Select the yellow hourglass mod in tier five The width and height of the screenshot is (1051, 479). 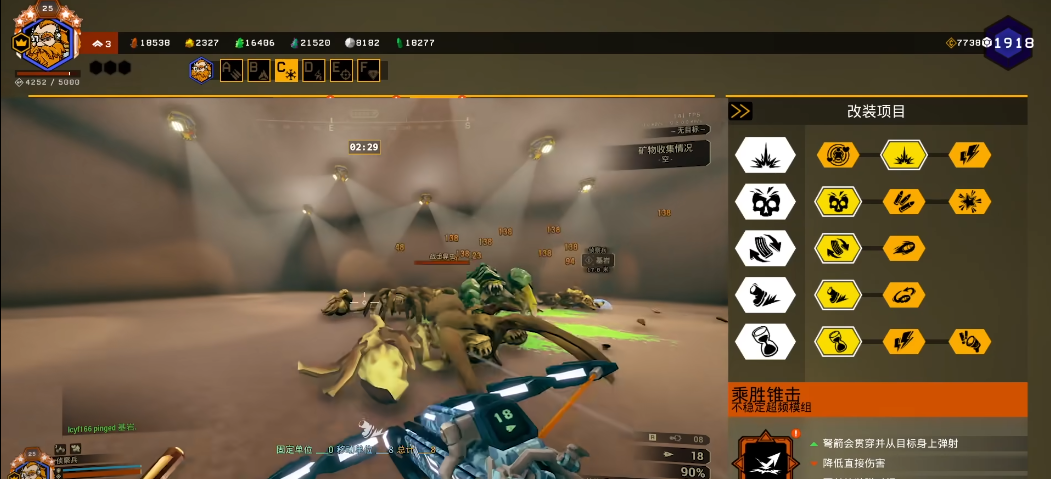tap(838, 341)
